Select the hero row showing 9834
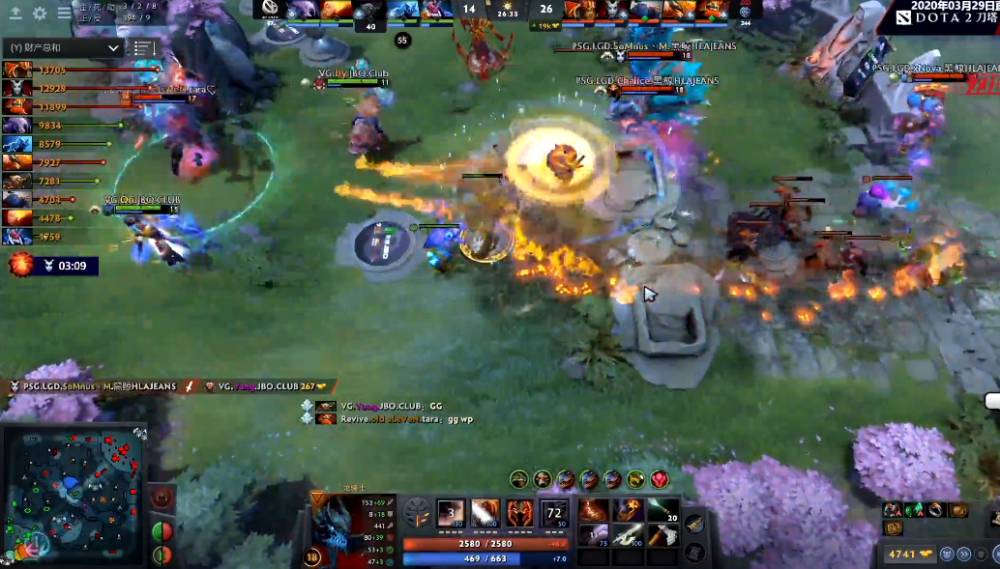 click(17, 126)
